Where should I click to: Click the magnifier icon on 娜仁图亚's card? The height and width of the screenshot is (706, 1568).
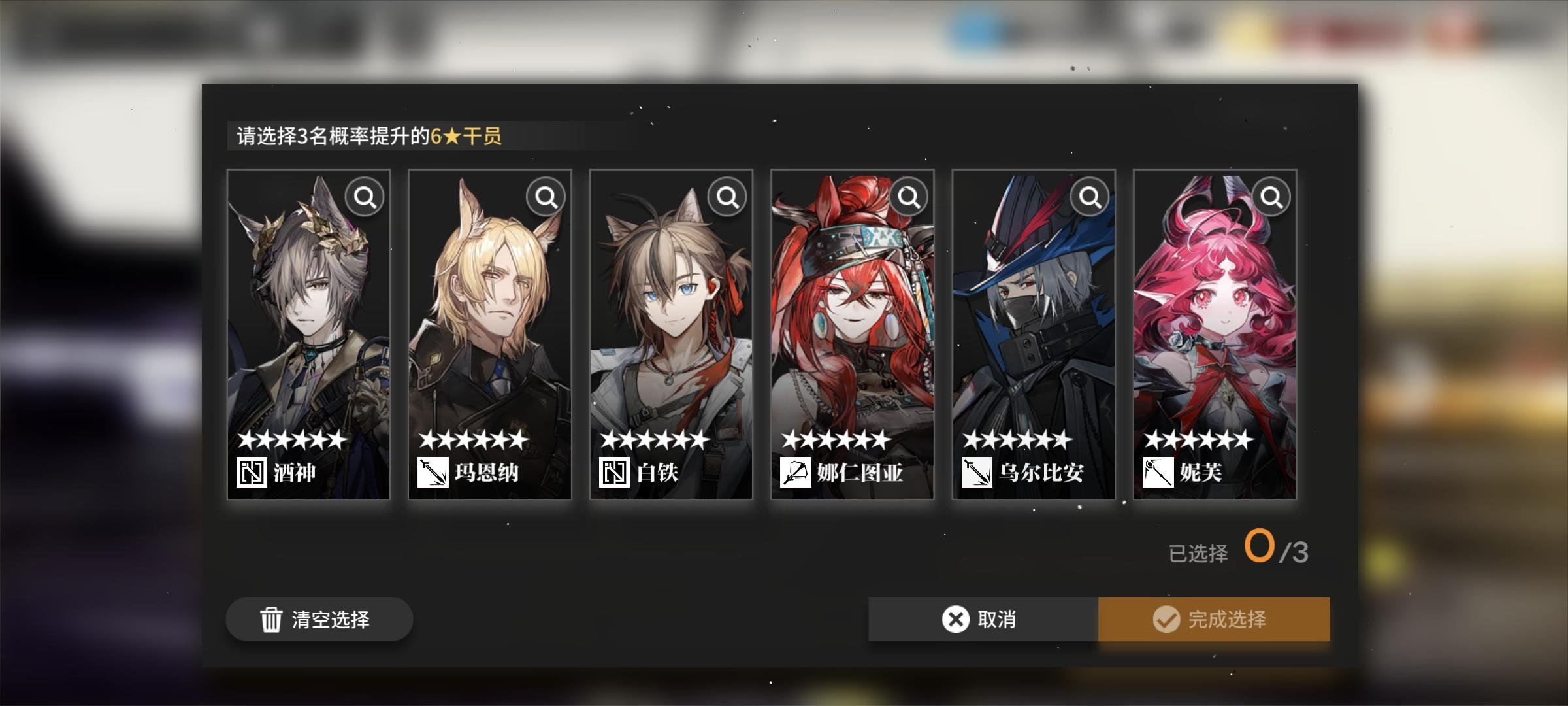tap(908, 197)
